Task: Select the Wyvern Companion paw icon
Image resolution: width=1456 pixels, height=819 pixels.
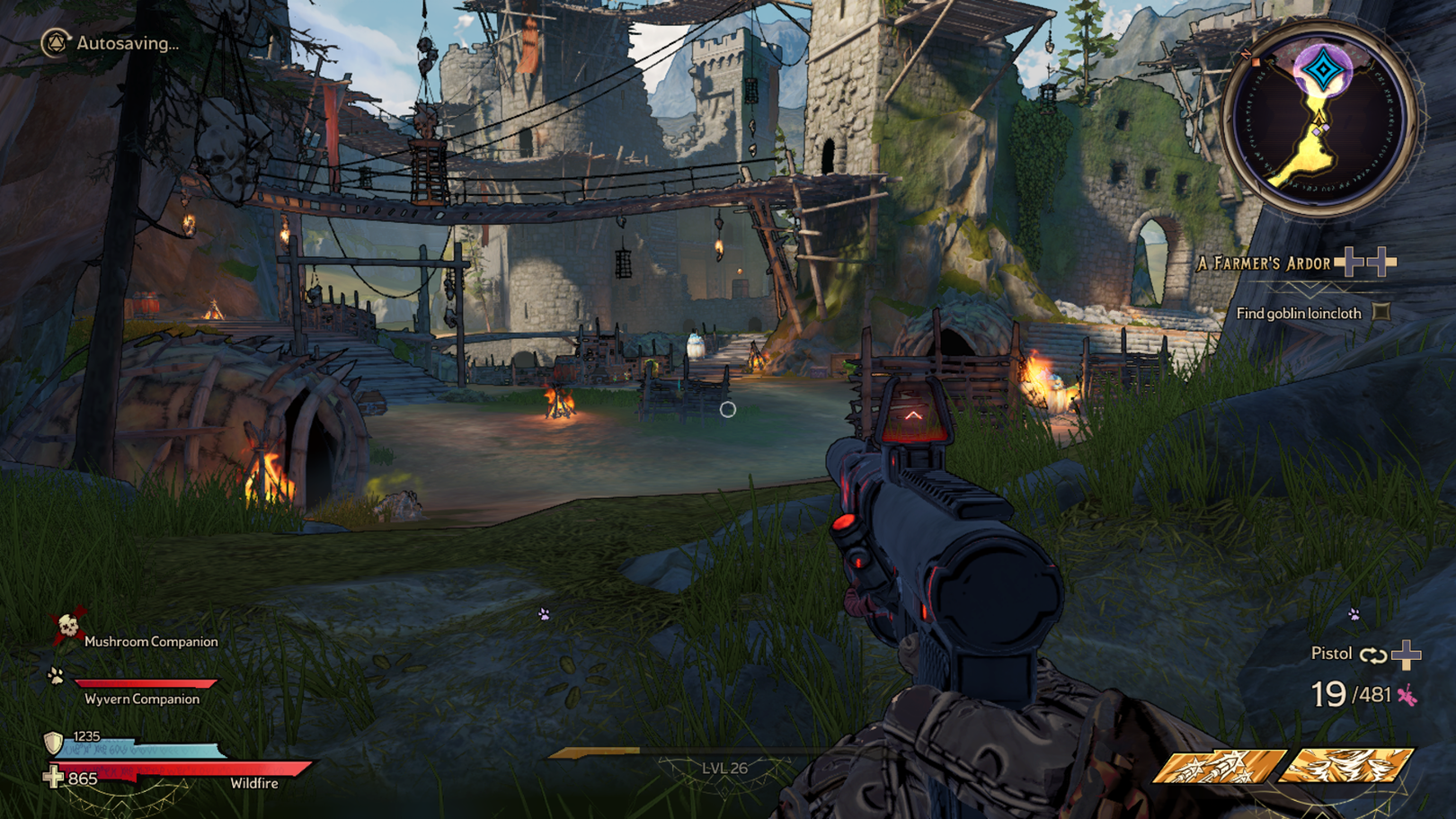Action: (x=56, y=676)
